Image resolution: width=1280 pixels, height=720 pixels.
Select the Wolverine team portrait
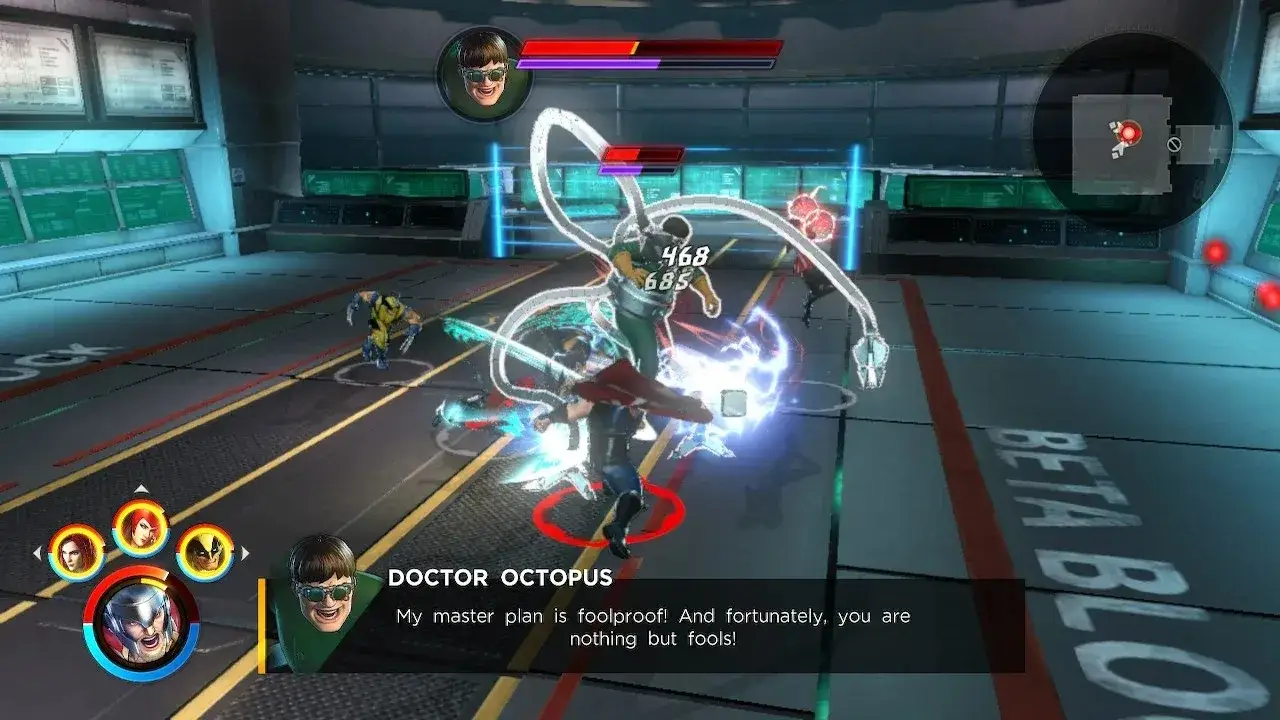(x=206, y=552)
